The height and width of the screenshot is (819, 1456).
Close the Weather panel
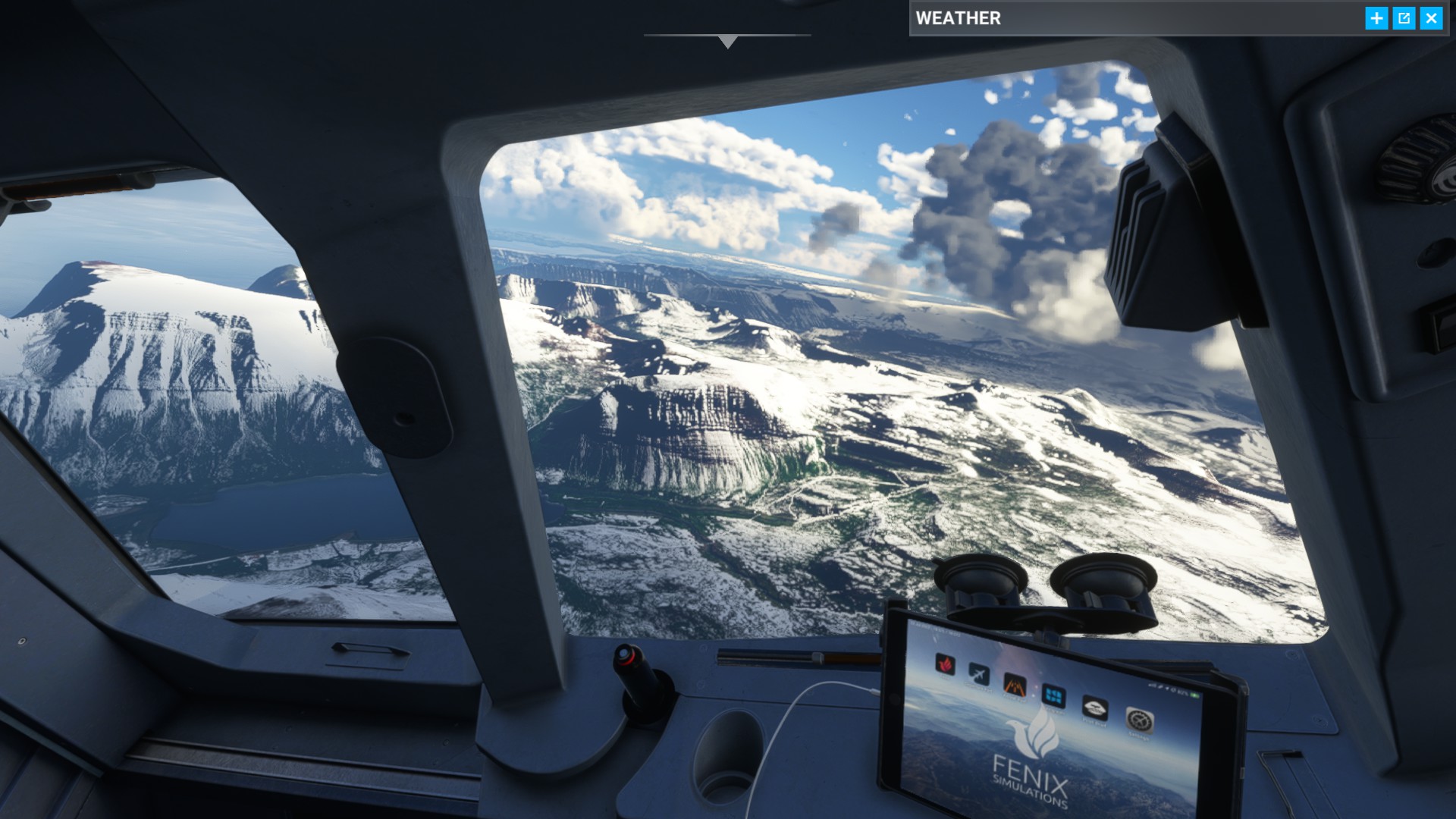click(x=1432, y=18)
